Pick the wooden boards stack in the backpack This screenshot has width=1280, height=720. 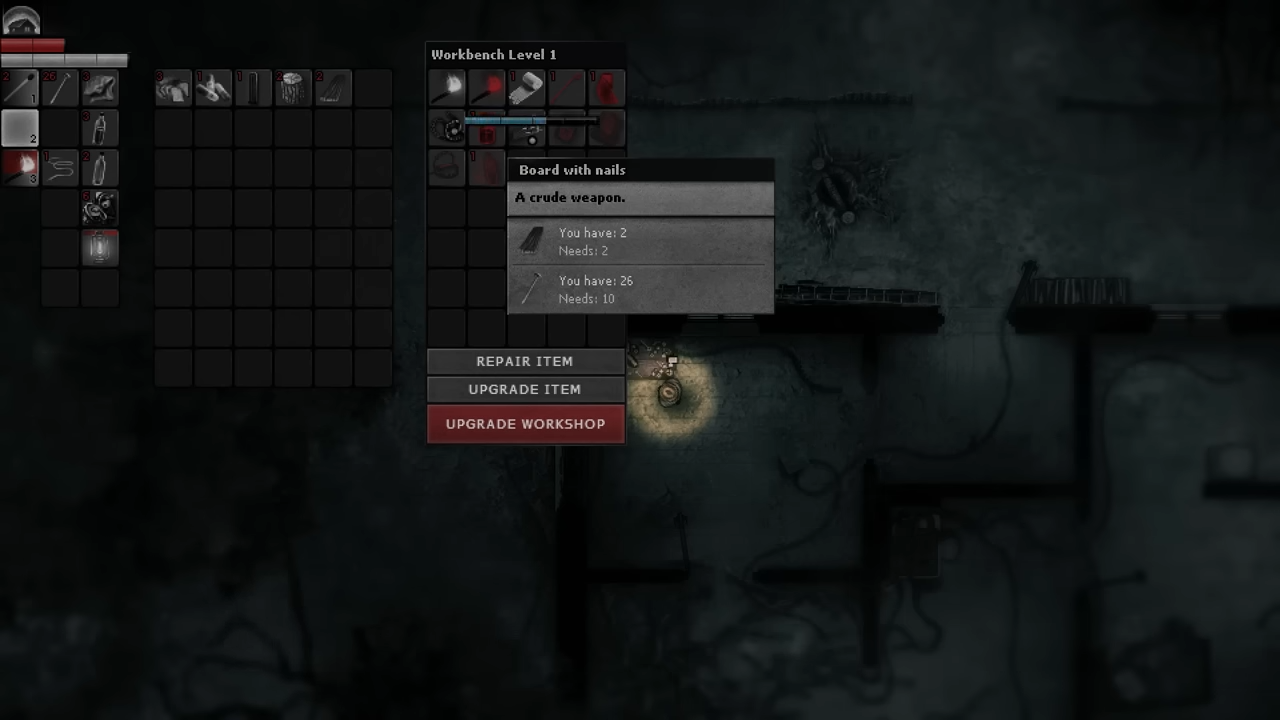click(334, 88)
